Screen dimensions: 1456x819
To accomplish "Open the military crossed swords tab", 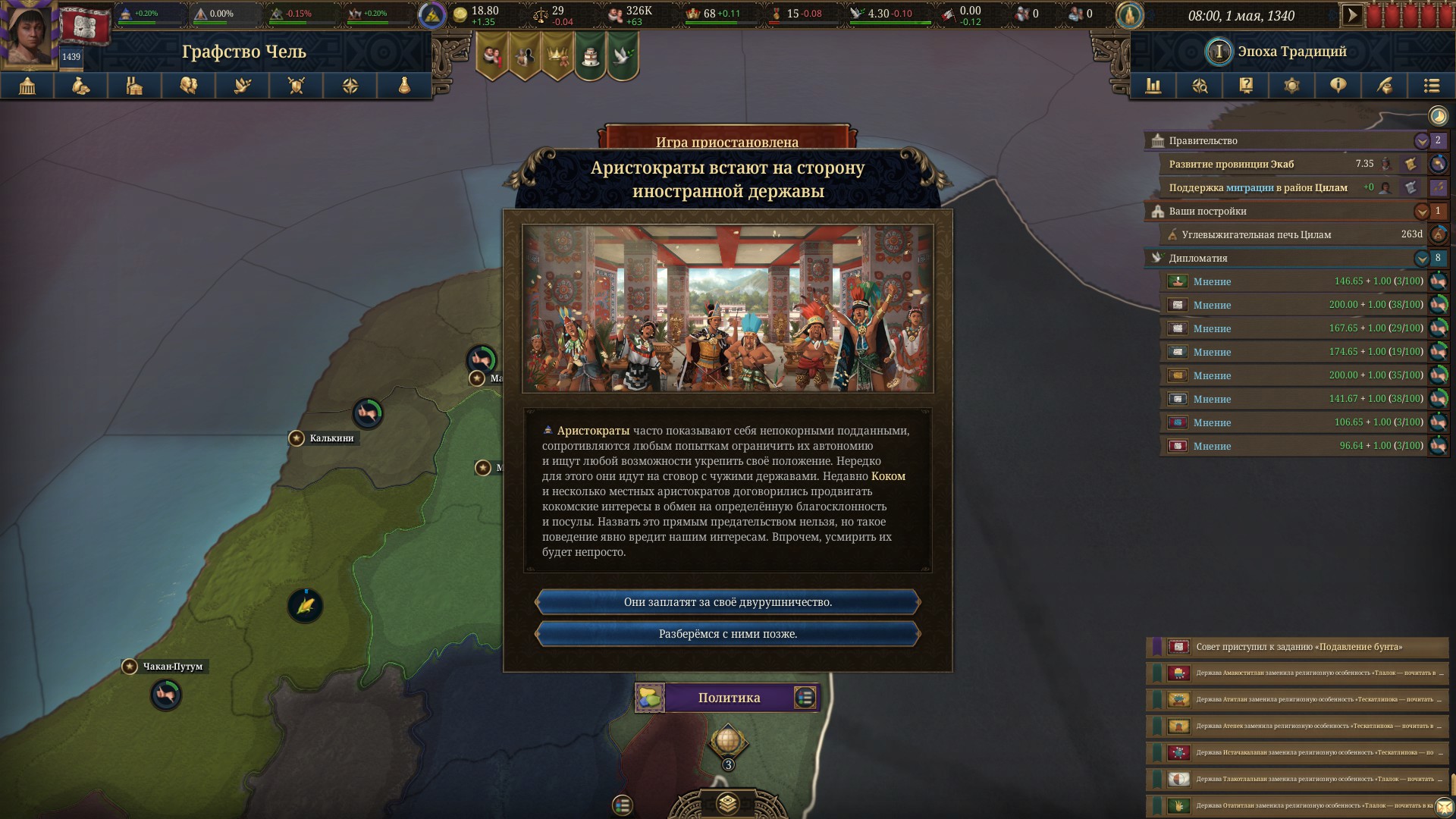I will click(x=297, y=86).
